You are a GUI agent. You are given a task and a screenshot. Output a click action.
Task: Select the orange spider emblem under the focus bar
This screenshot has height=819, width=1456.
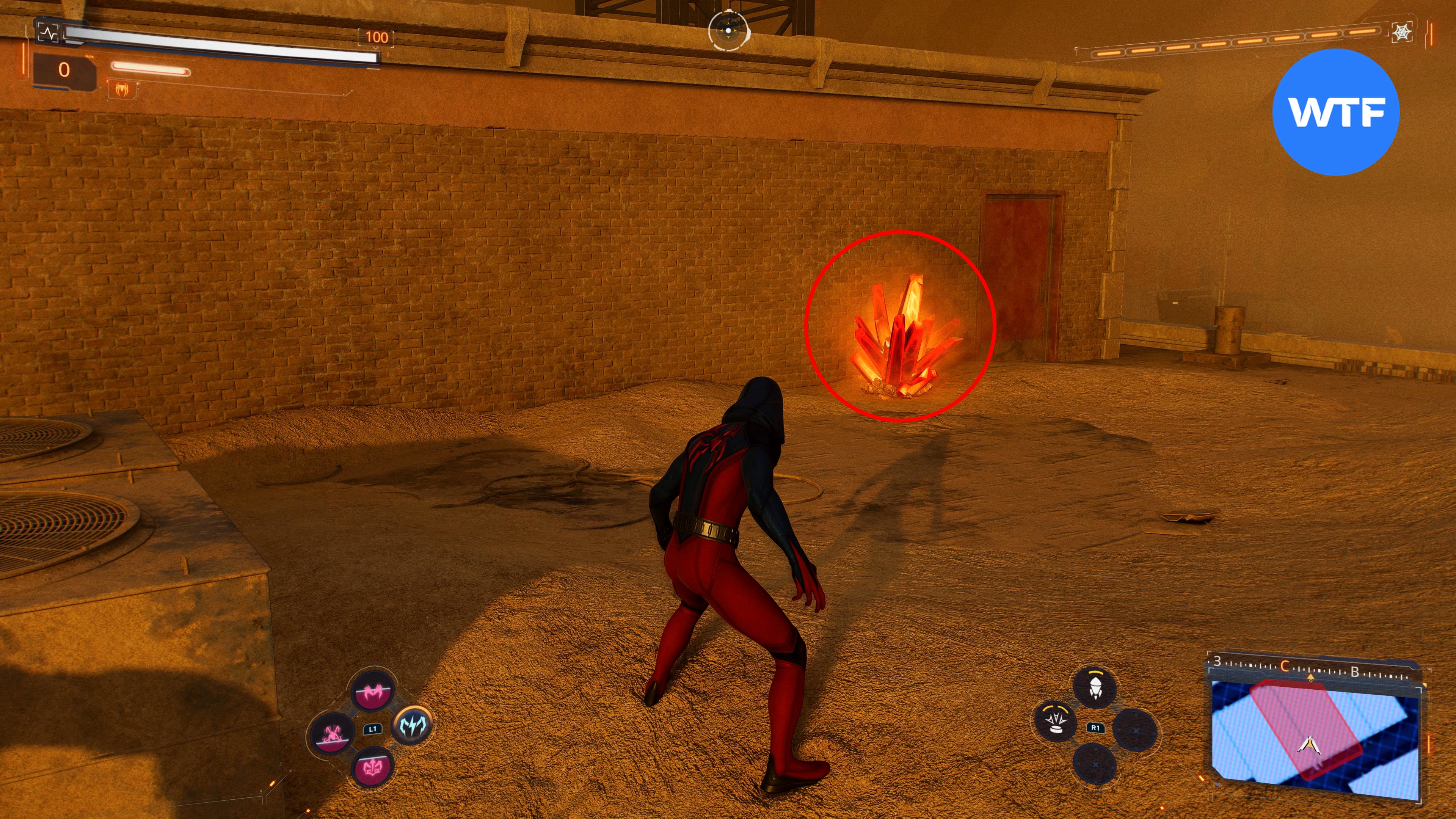click(x=121, y=89)
